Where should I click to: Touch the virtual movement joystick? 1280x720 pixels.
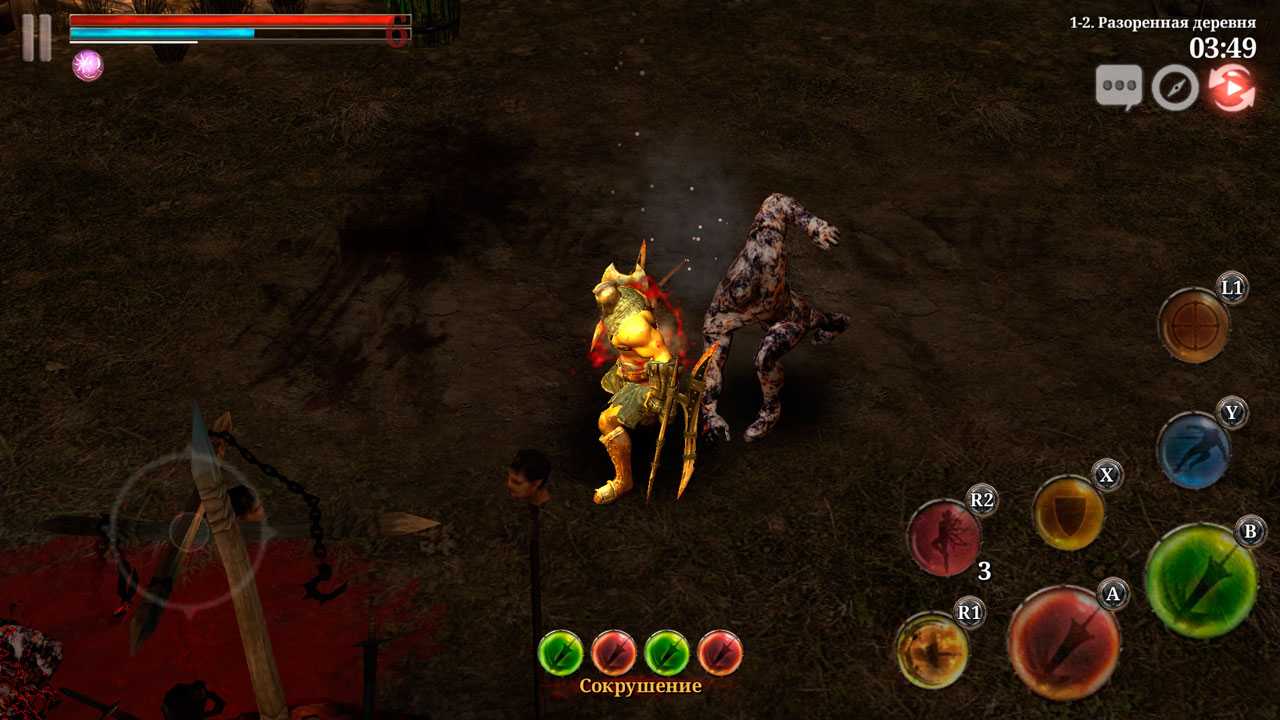coord(189,530)
